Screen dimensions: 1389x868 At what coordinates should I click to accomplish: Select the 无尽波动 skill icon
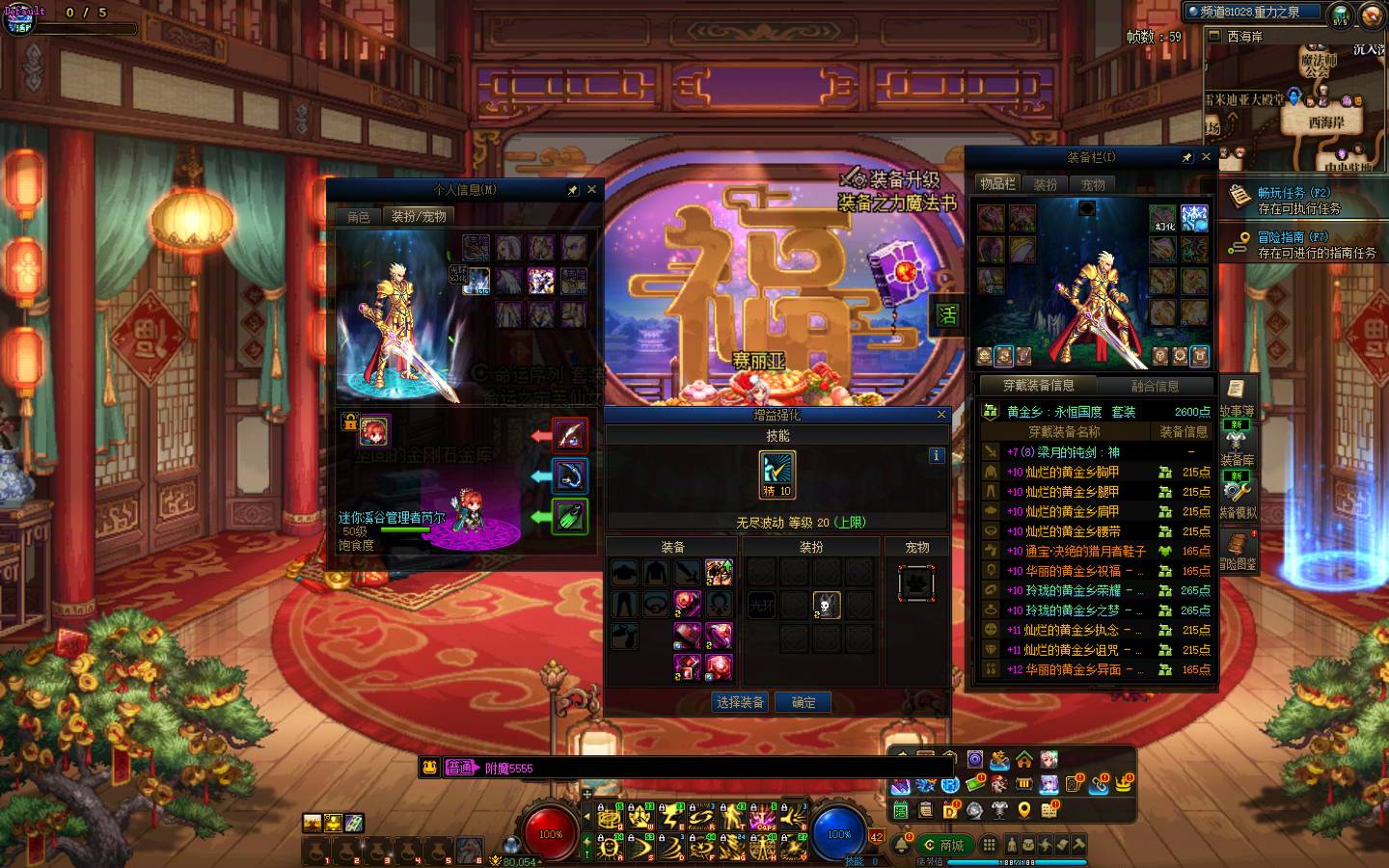[776, 474]
